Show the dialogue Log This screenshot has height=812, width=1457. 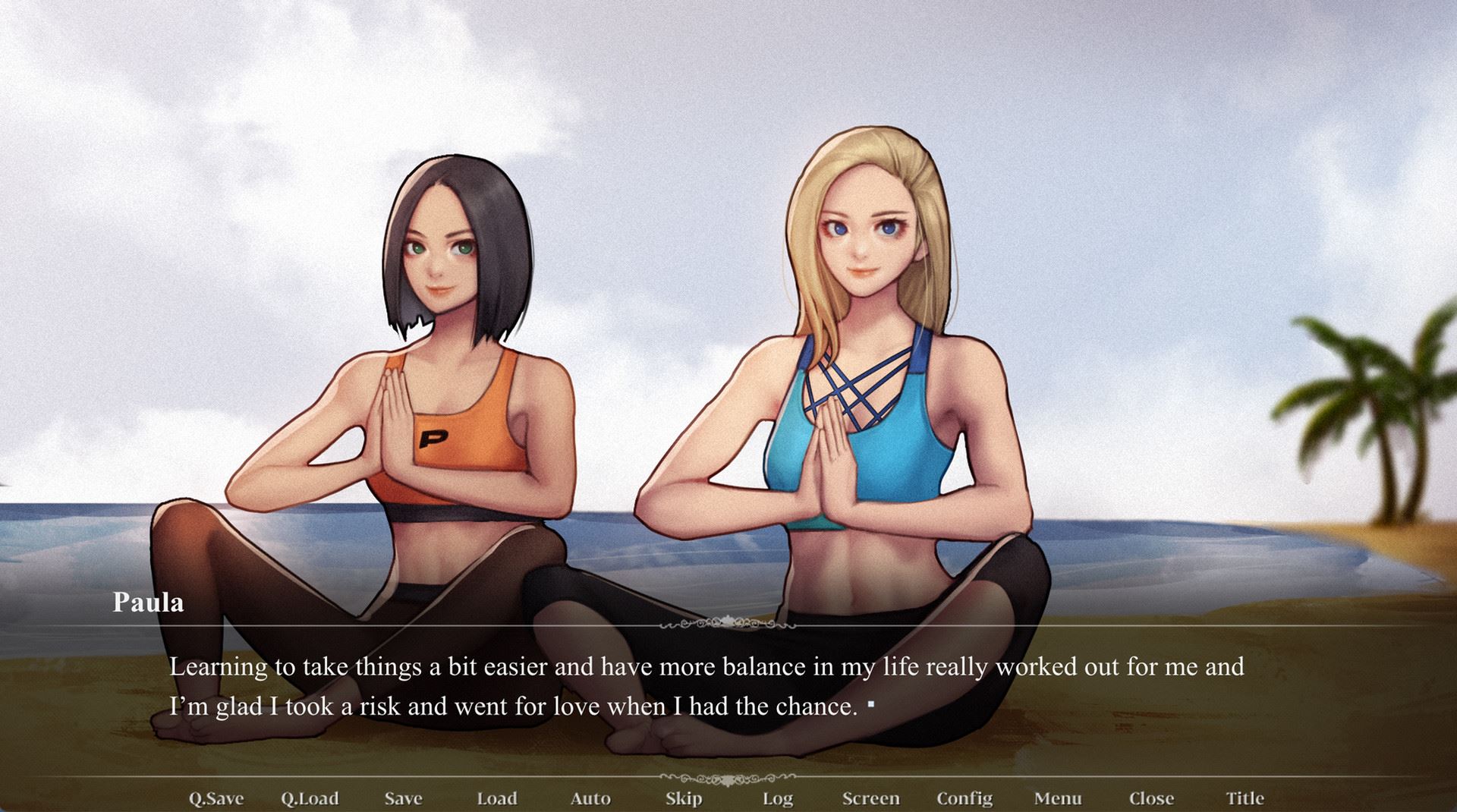click(778, 798)
